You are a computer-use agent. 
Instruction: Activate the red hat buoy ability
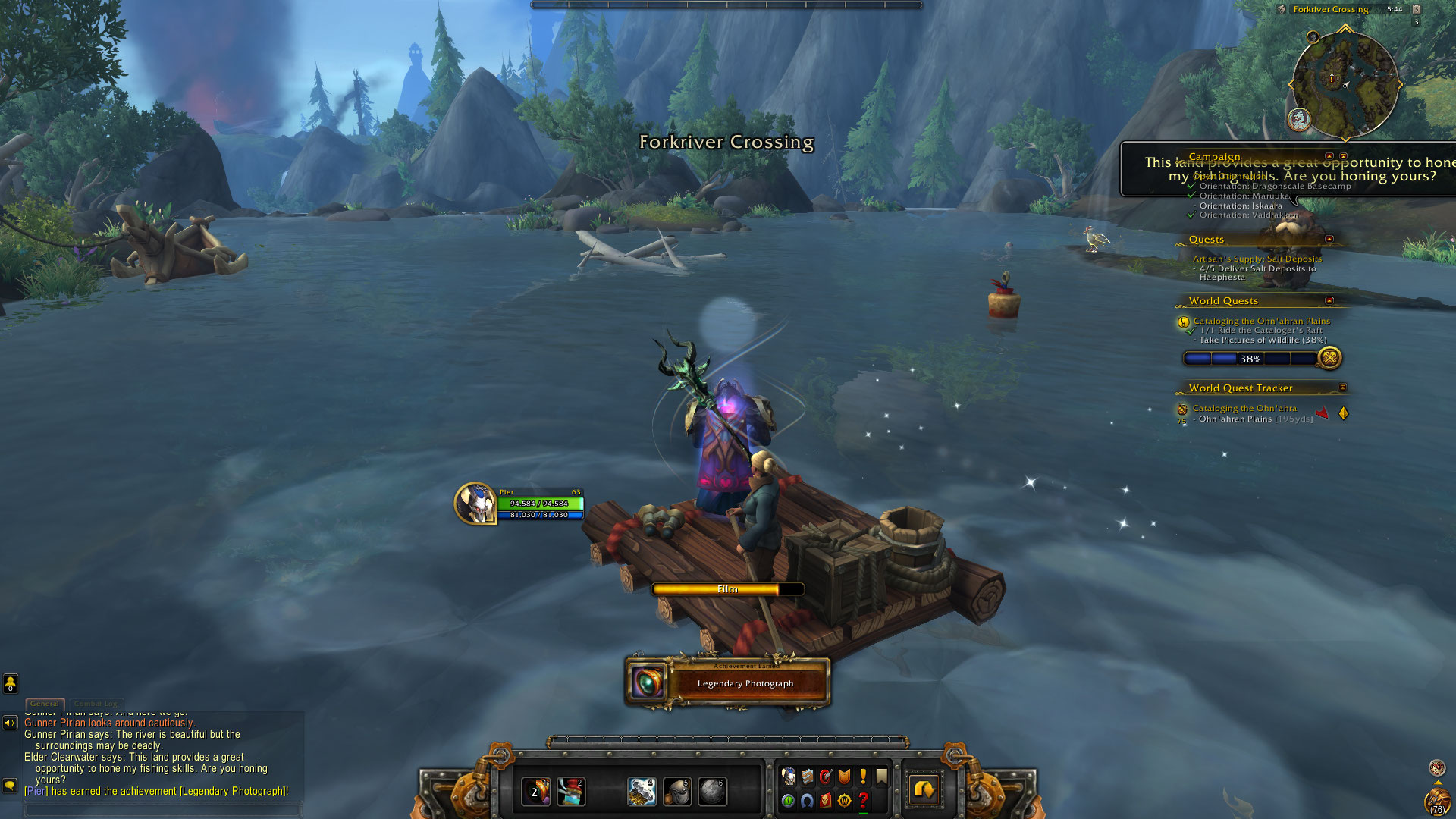tap(571, 792)
